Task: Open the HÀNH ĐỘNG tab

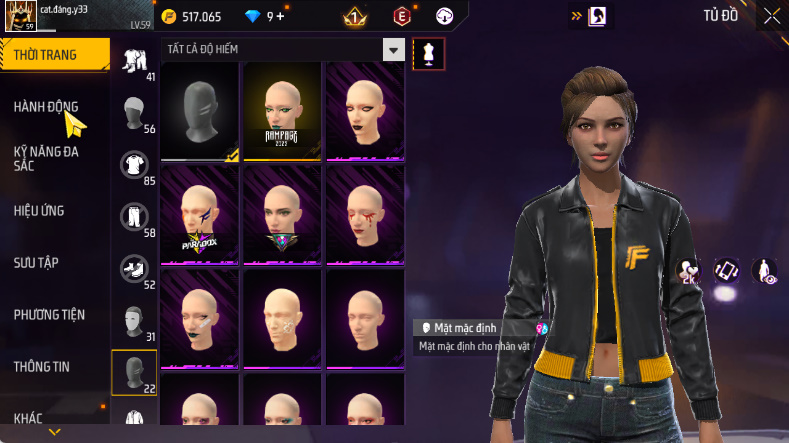Action: click(46, 107)
